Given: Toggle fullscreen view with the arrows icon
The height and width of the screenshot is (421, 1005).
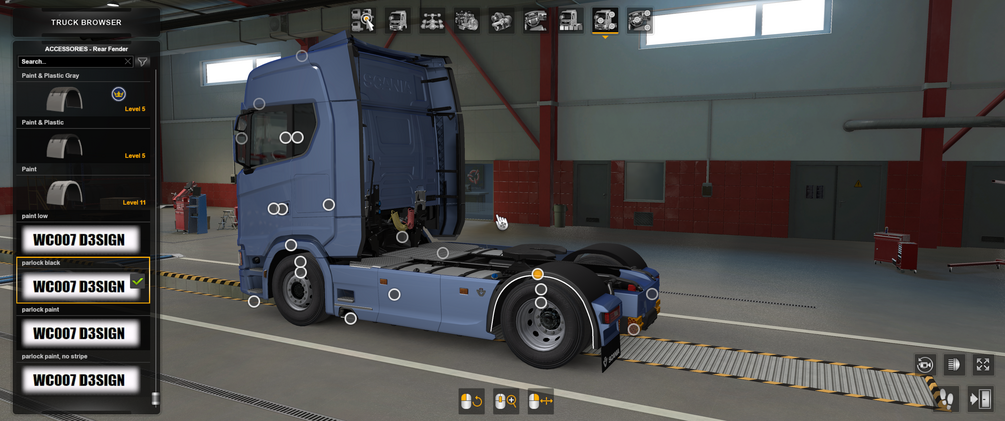Looking at the screenshot, I should coord(983,365).
